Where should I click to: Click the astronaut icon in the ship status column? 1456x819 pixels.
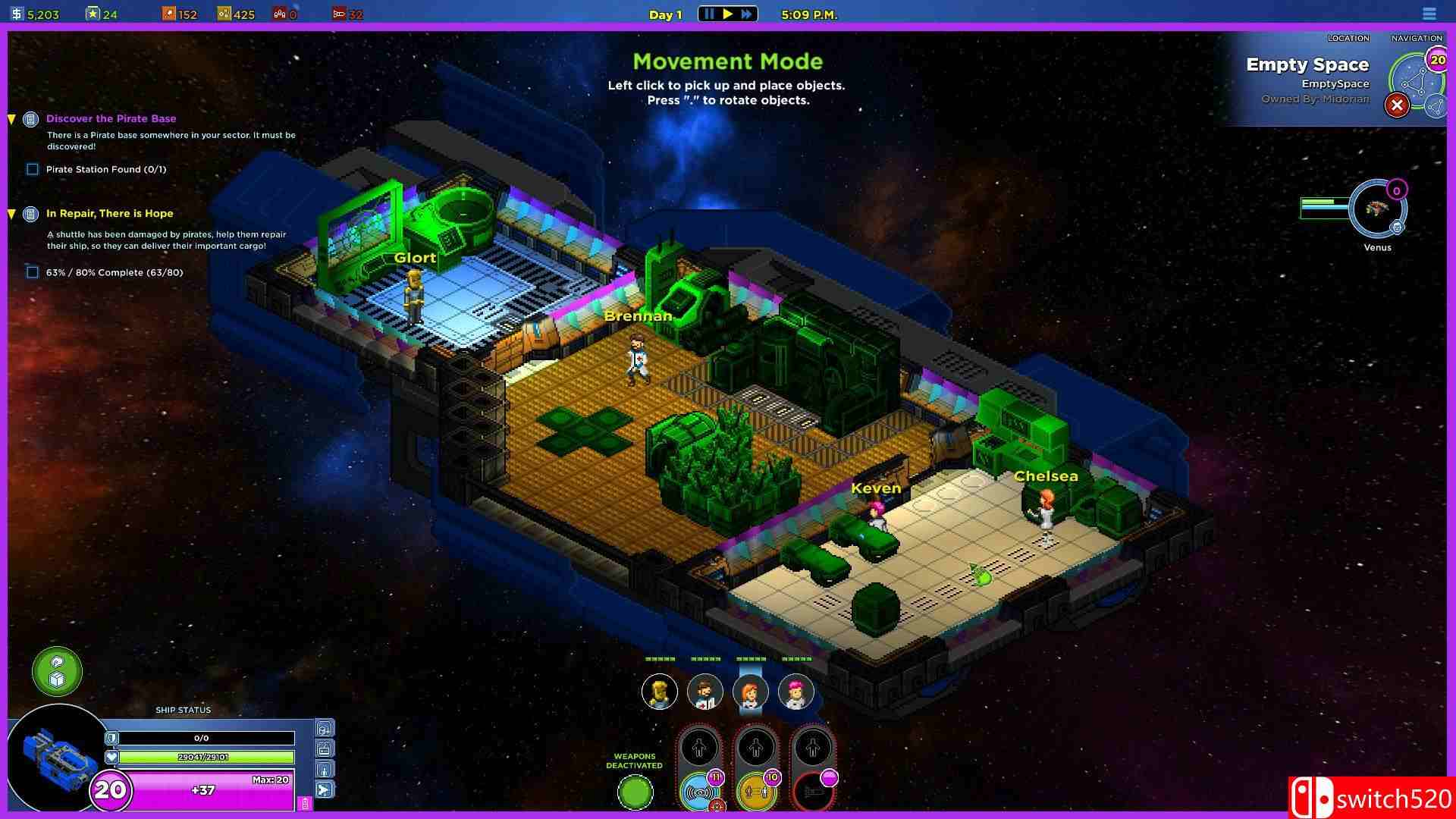click(x=325, y=769)
